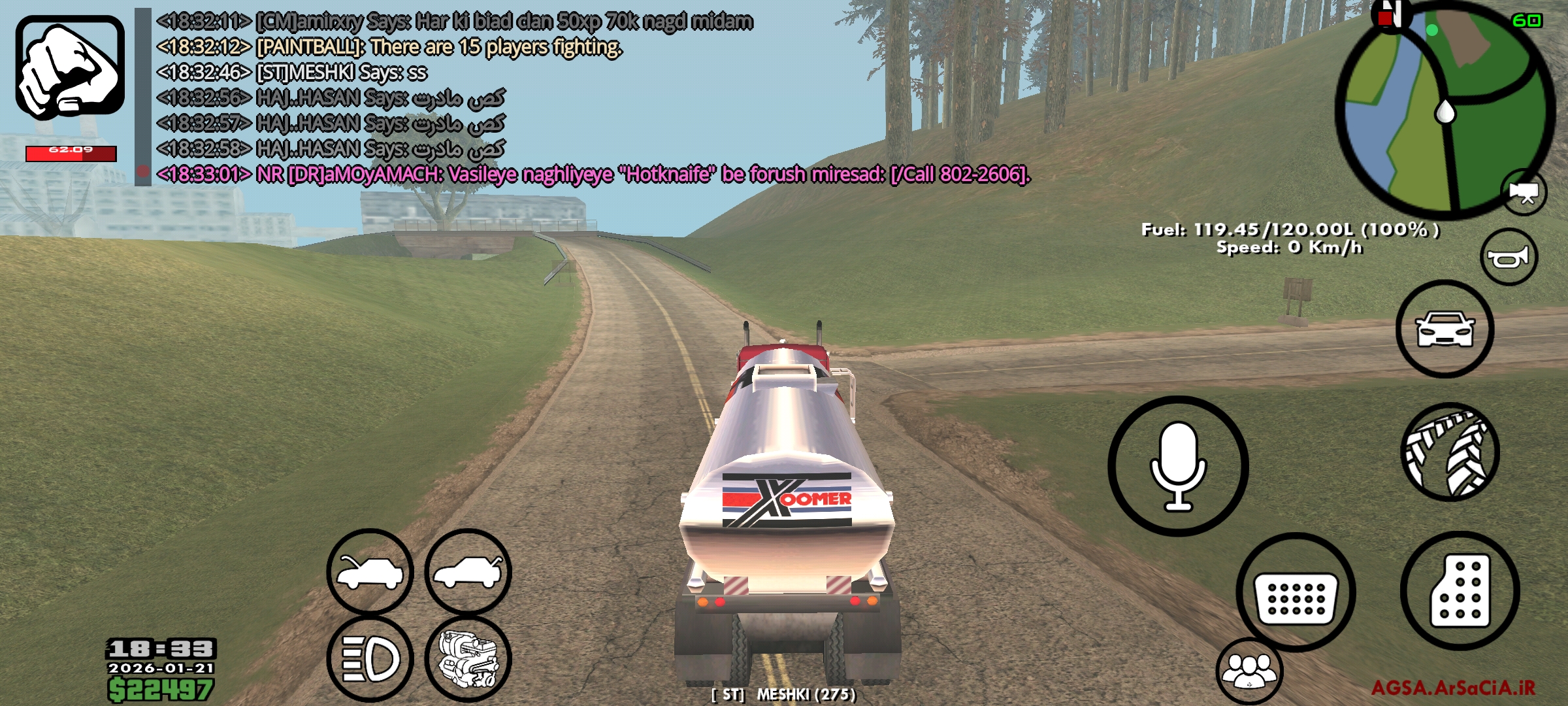
Task: Tap the accelerator pedal button
Action: (x=1460, y=590)
